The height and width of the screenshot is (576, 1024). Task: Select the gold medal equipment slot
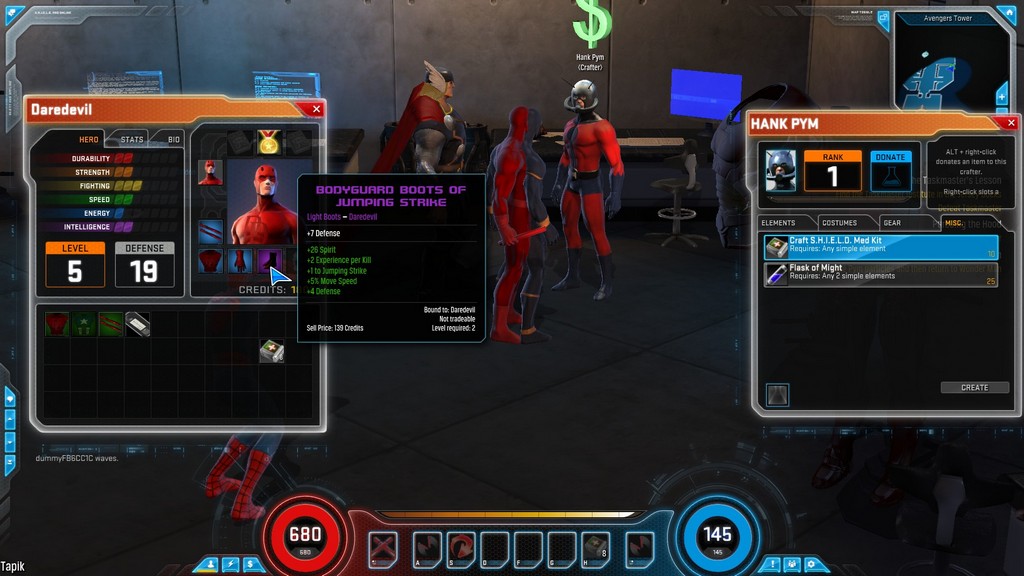268,143
